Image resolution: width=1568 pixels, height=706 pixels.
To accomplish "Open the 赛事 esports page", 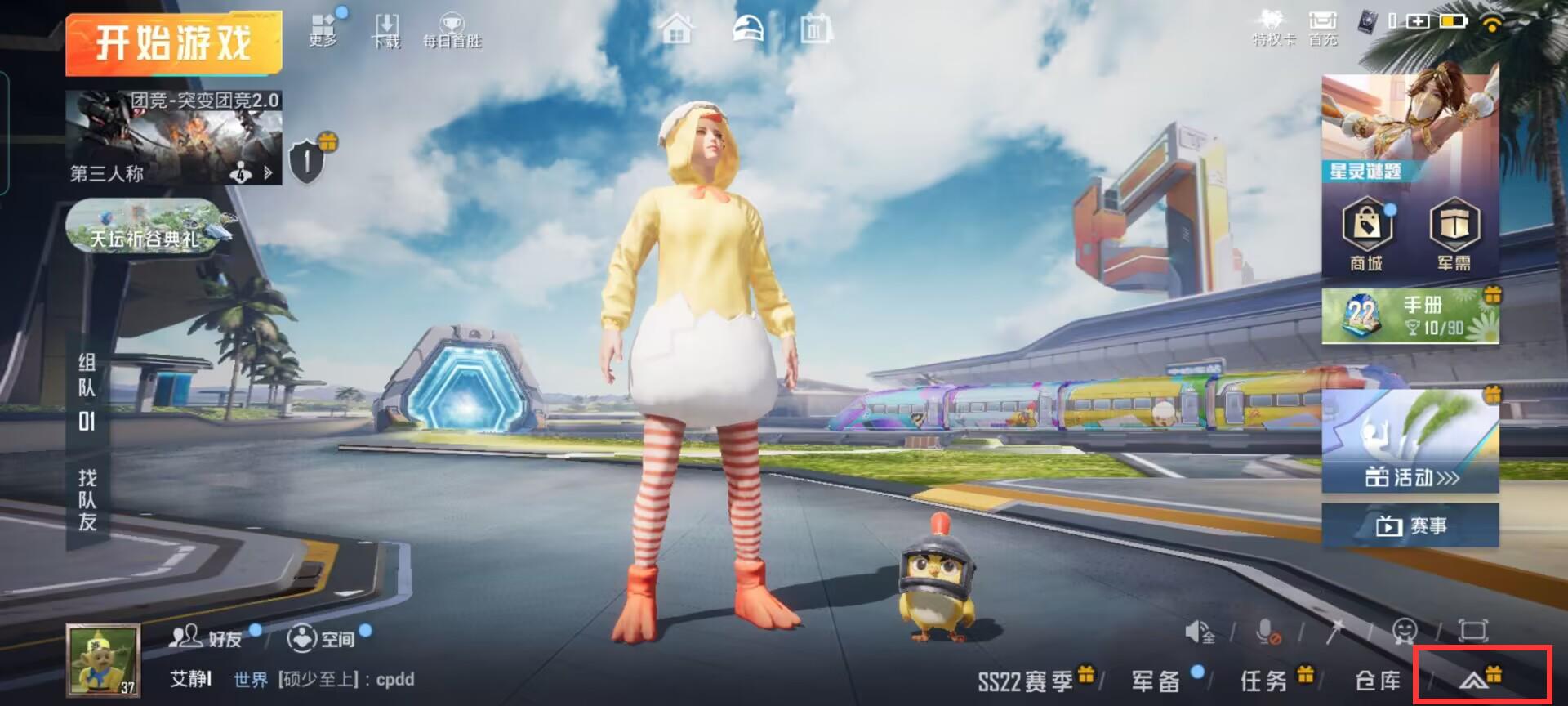I will click(1410, 525).
